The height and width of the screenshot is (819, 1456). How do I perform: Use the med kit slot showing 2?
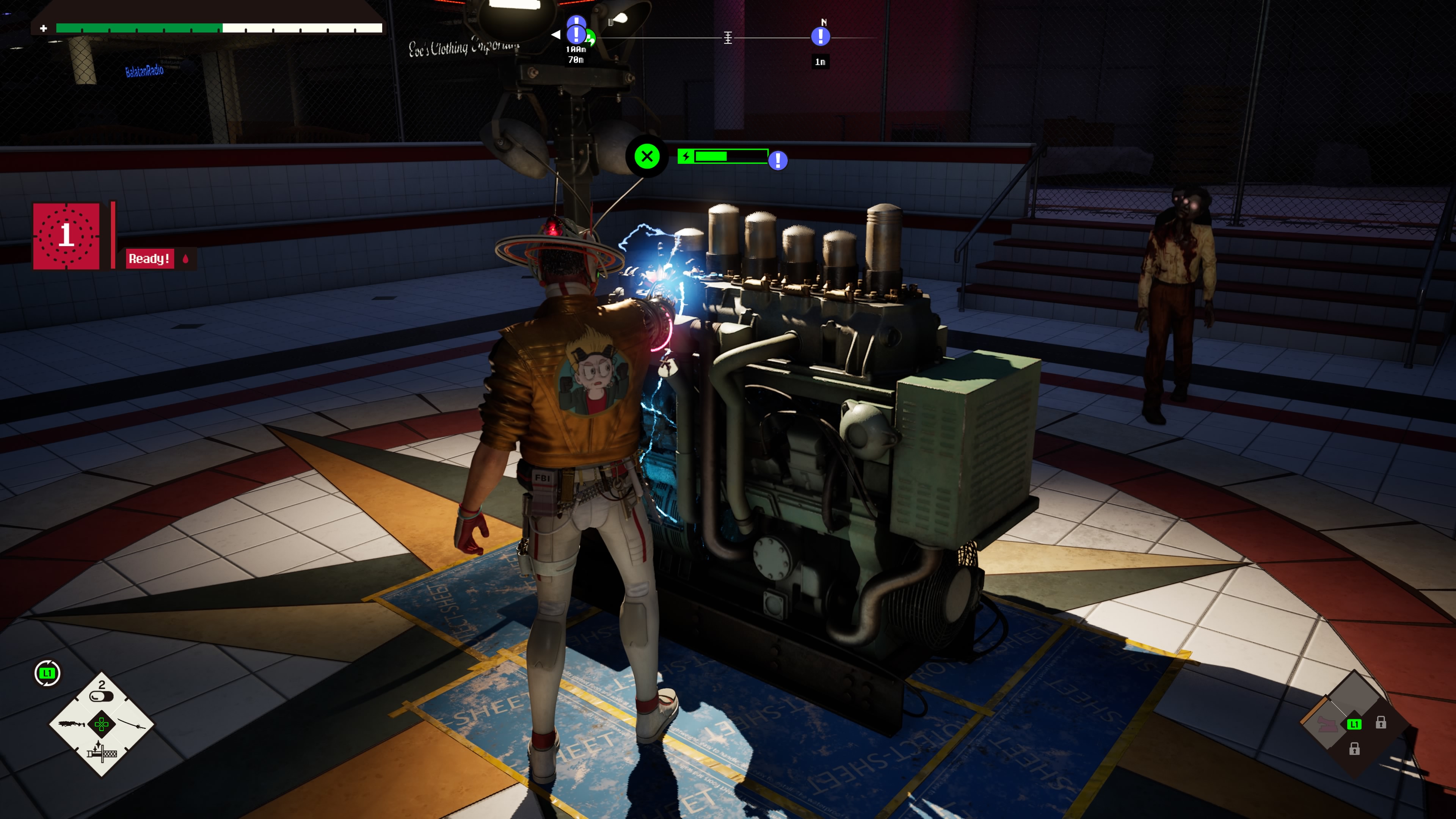[102, 692]
